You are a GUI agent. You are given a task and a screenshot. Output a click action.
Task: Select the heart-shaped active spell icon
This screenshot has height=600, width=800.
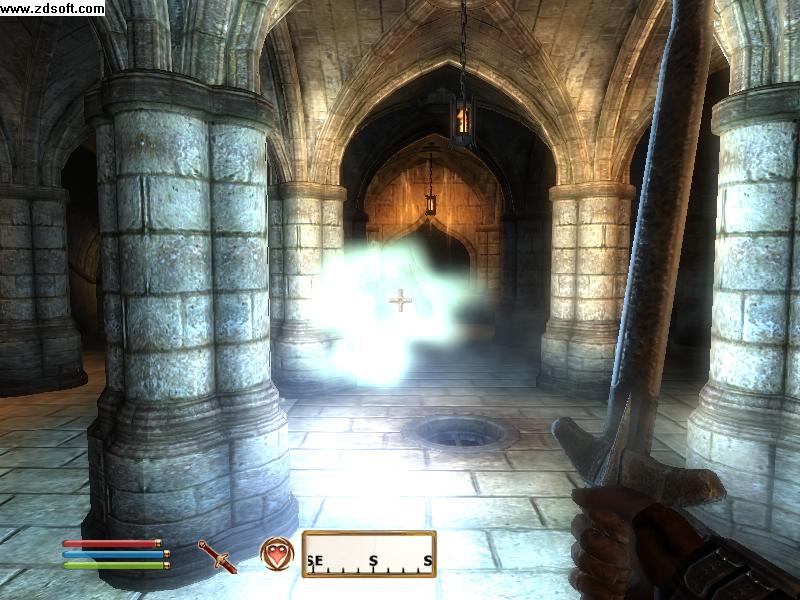[x=276, y=554]
